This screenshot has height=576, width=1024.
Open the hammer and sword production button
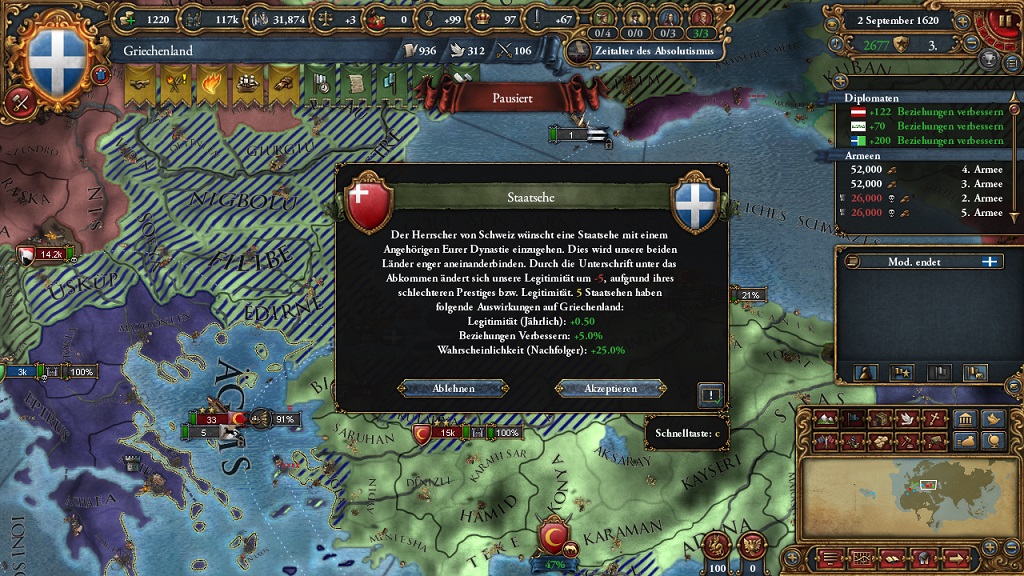pyautogui.click(x=19, y=101)
